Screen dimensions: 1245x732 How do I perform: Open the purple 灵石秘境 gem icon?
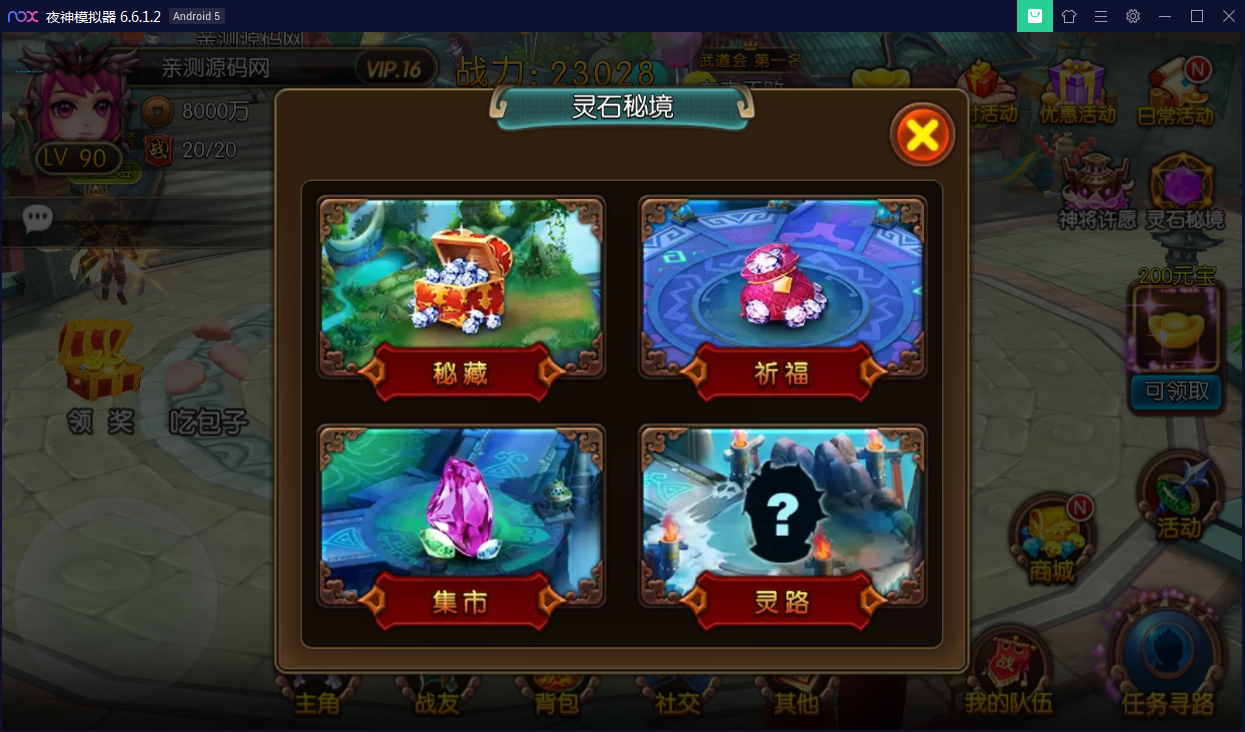click(1184, 191)
